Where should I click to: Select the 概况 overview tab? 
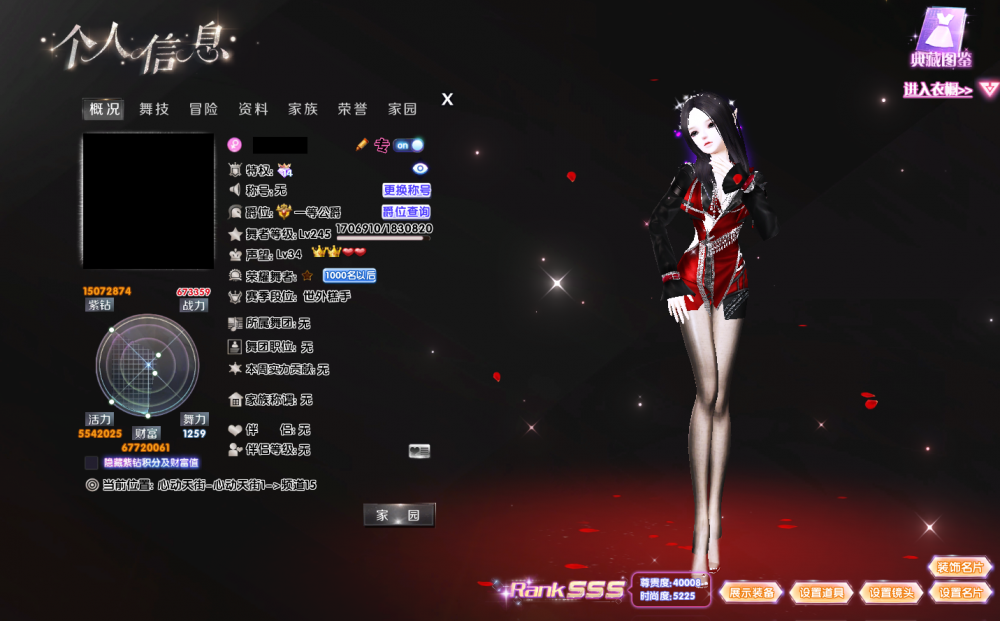104,109
